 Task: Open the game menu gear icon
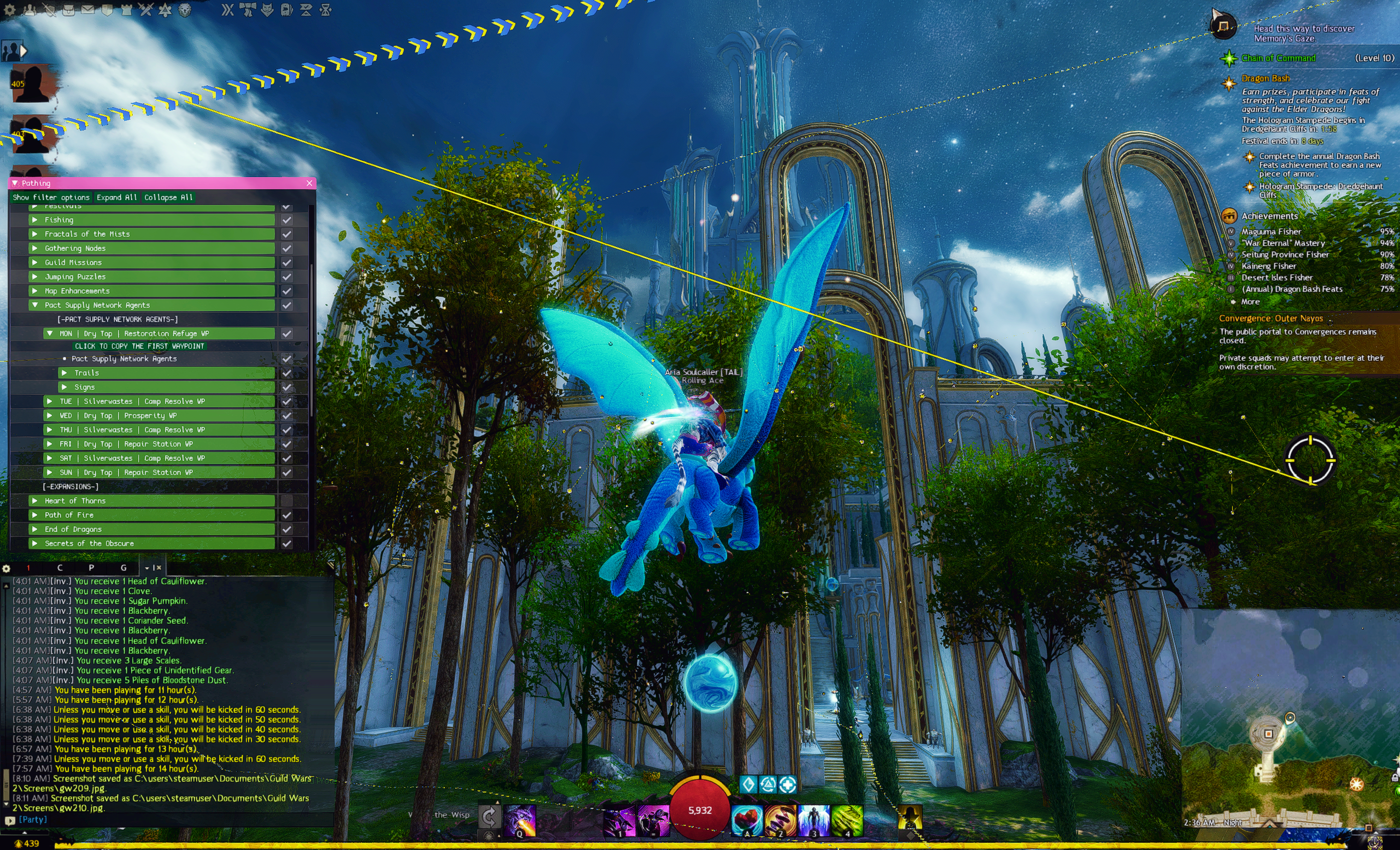(x=10, y=10)
